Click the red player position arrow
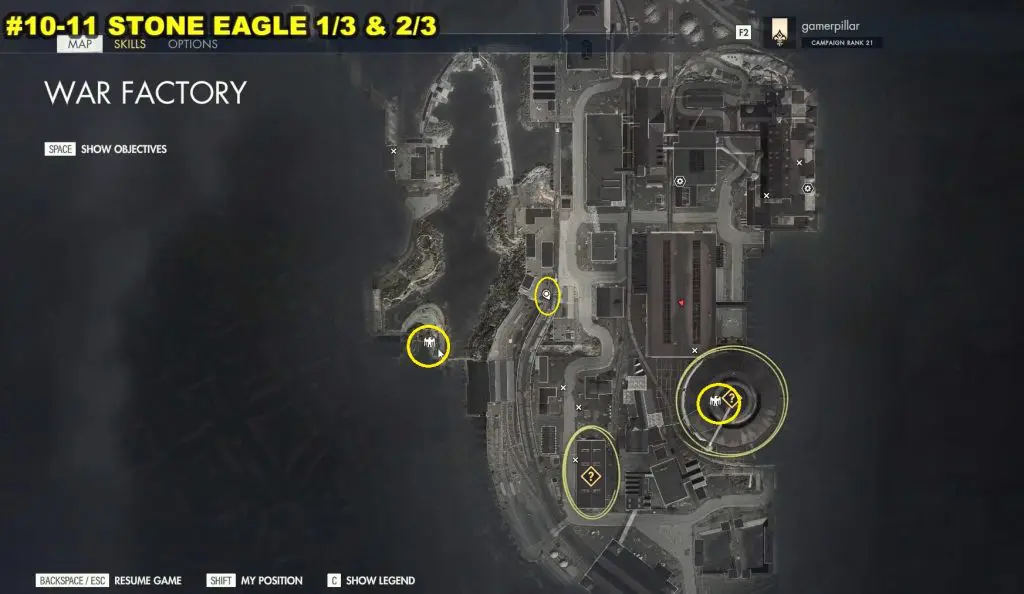The image size is (1024, 594). (x=681, y=301)
